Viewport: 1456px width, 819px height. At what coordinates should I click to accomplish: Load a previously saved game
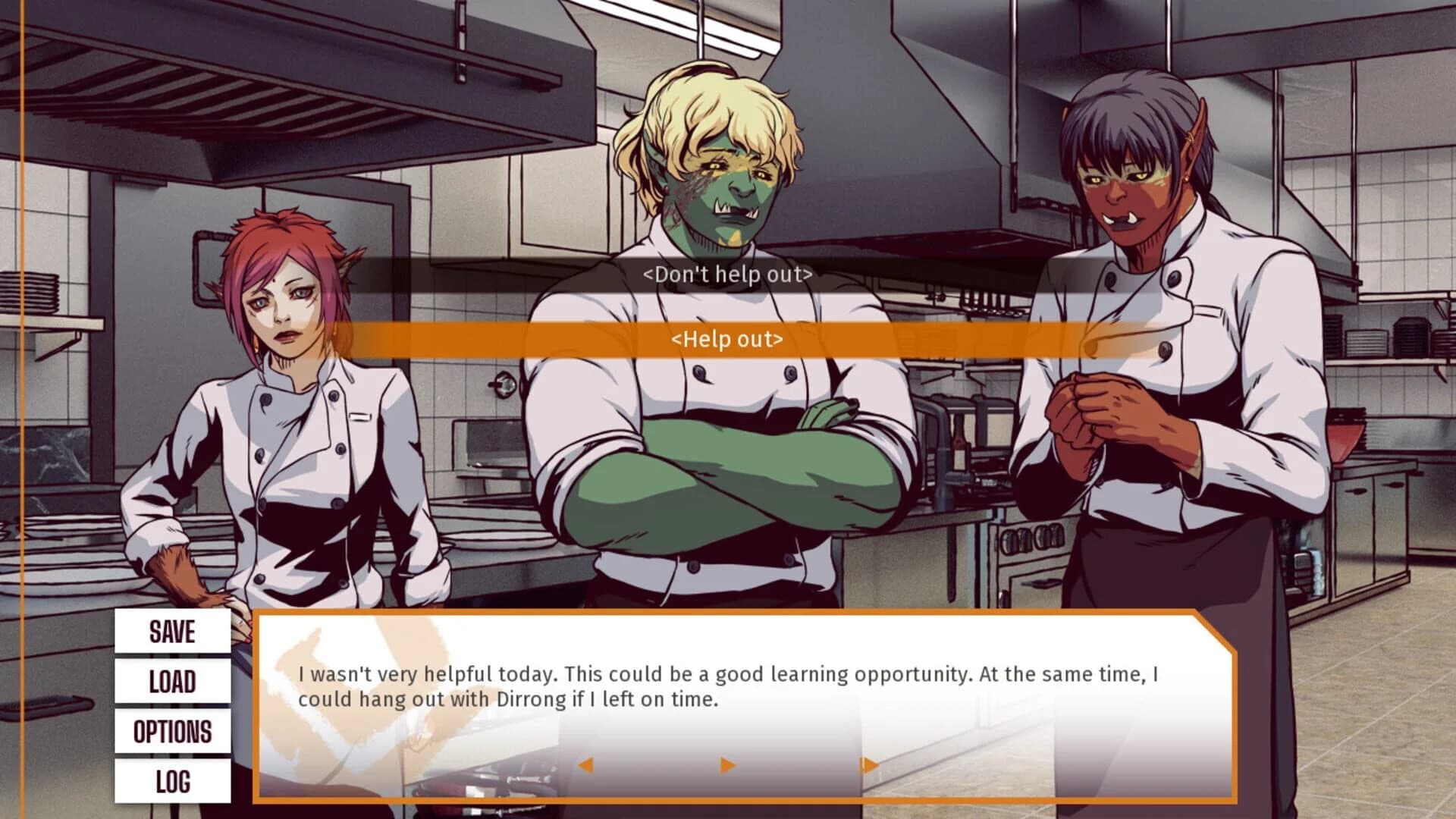tap(172, 682)
